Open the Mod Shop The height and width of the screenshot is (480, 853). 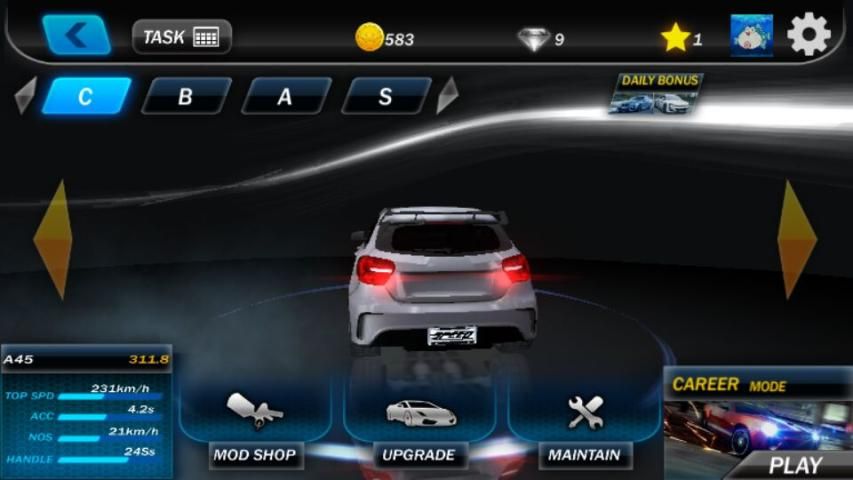pyautogui.click(x=255, y=424)
